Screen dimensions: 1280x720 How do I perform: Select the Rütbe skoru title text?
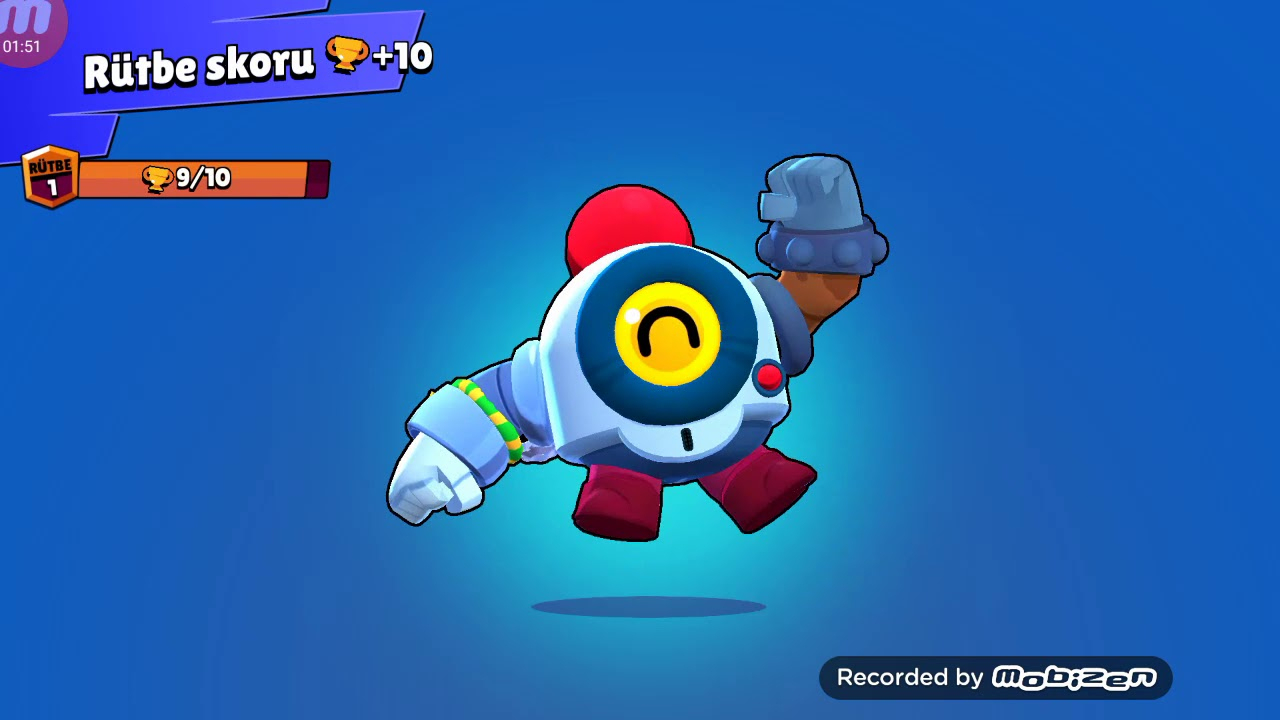pos(198,60)
